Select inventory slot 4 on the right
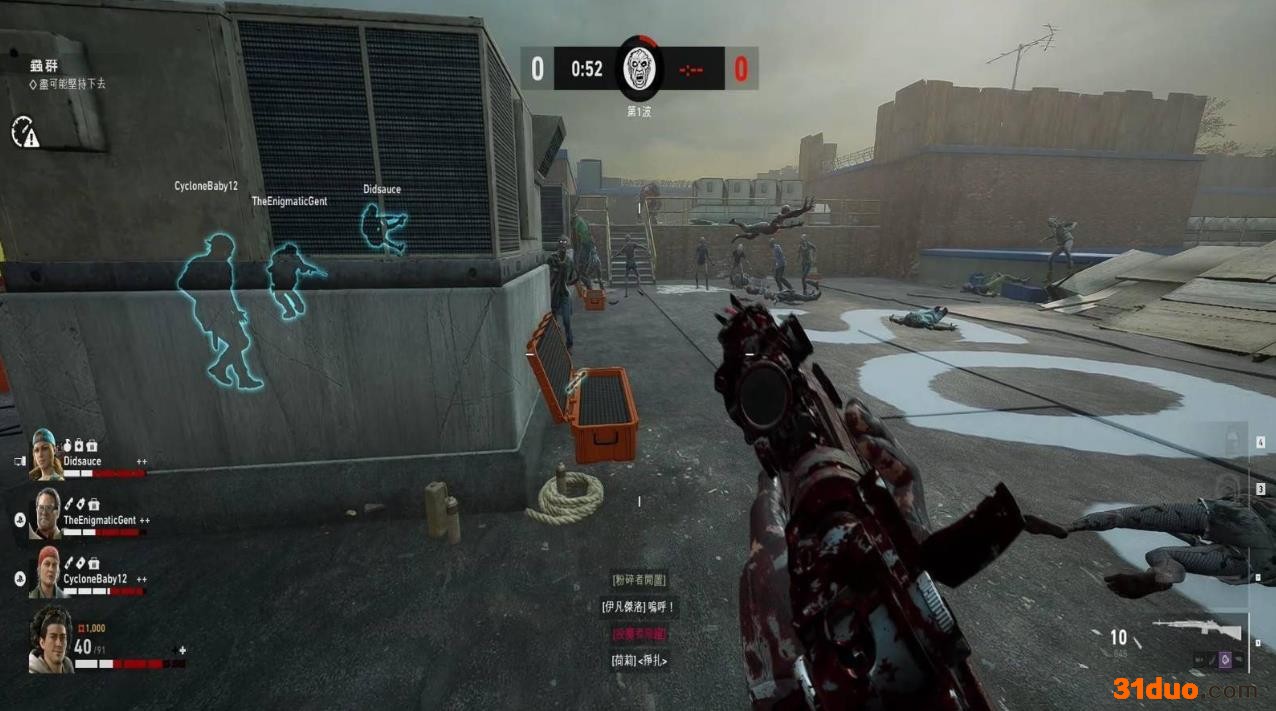Viewport: 1276px width, 711px height. [x=1260, y=442]
